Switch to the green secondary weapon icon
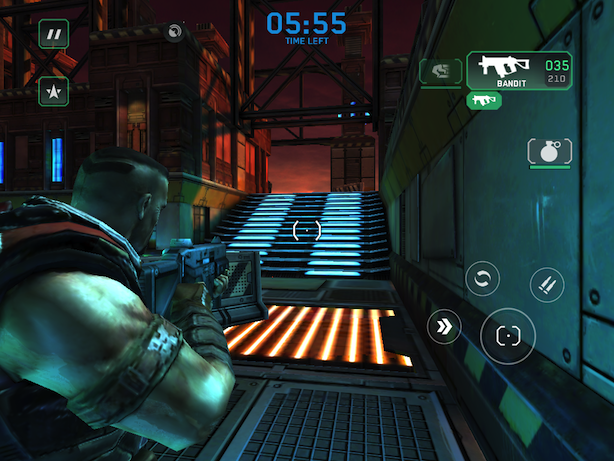The height and width of the screenshot is (461, 614). coord(484,100)
